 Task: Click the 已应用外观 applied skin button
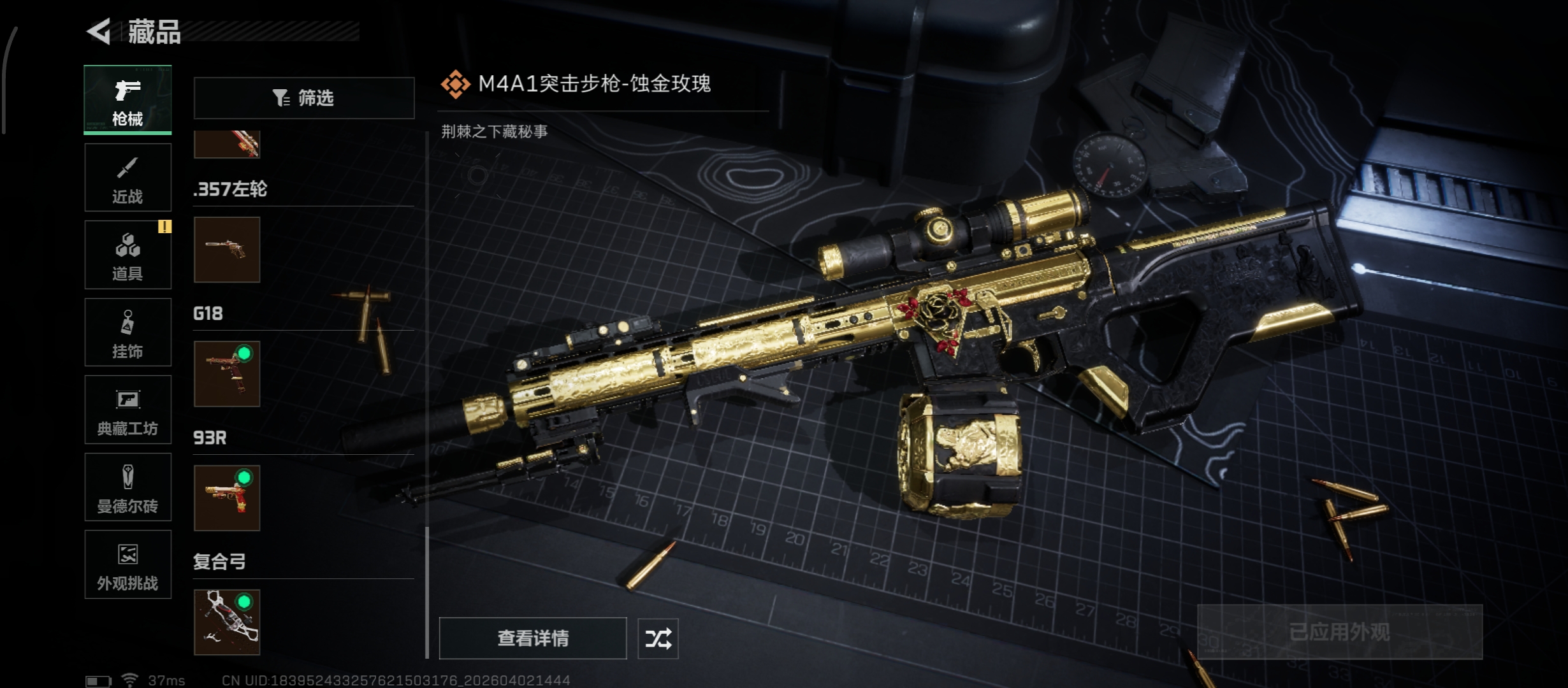click(x=1340, y=632)
